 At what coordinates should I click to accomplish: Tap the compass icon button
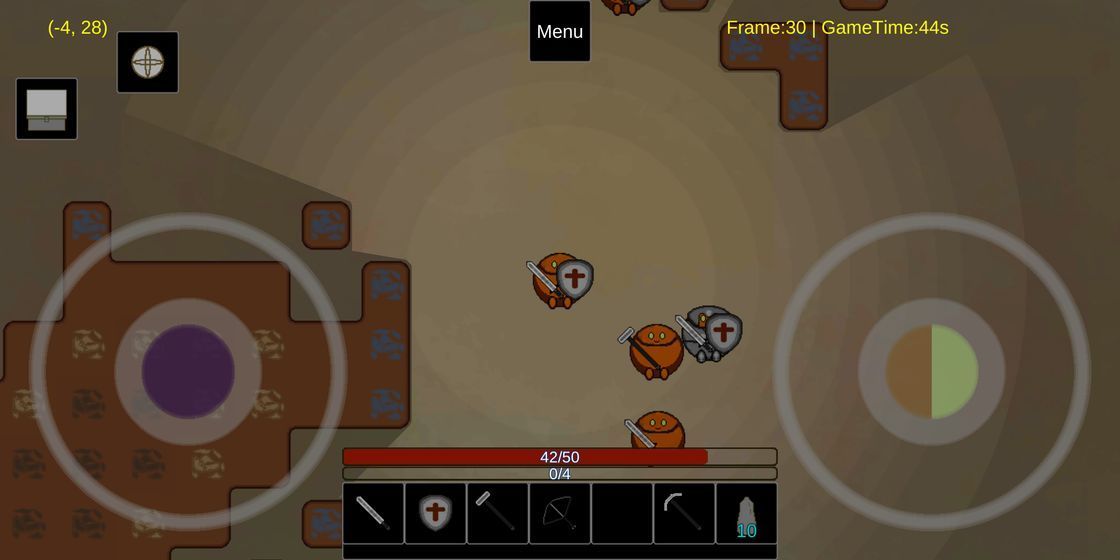(148, 62)
